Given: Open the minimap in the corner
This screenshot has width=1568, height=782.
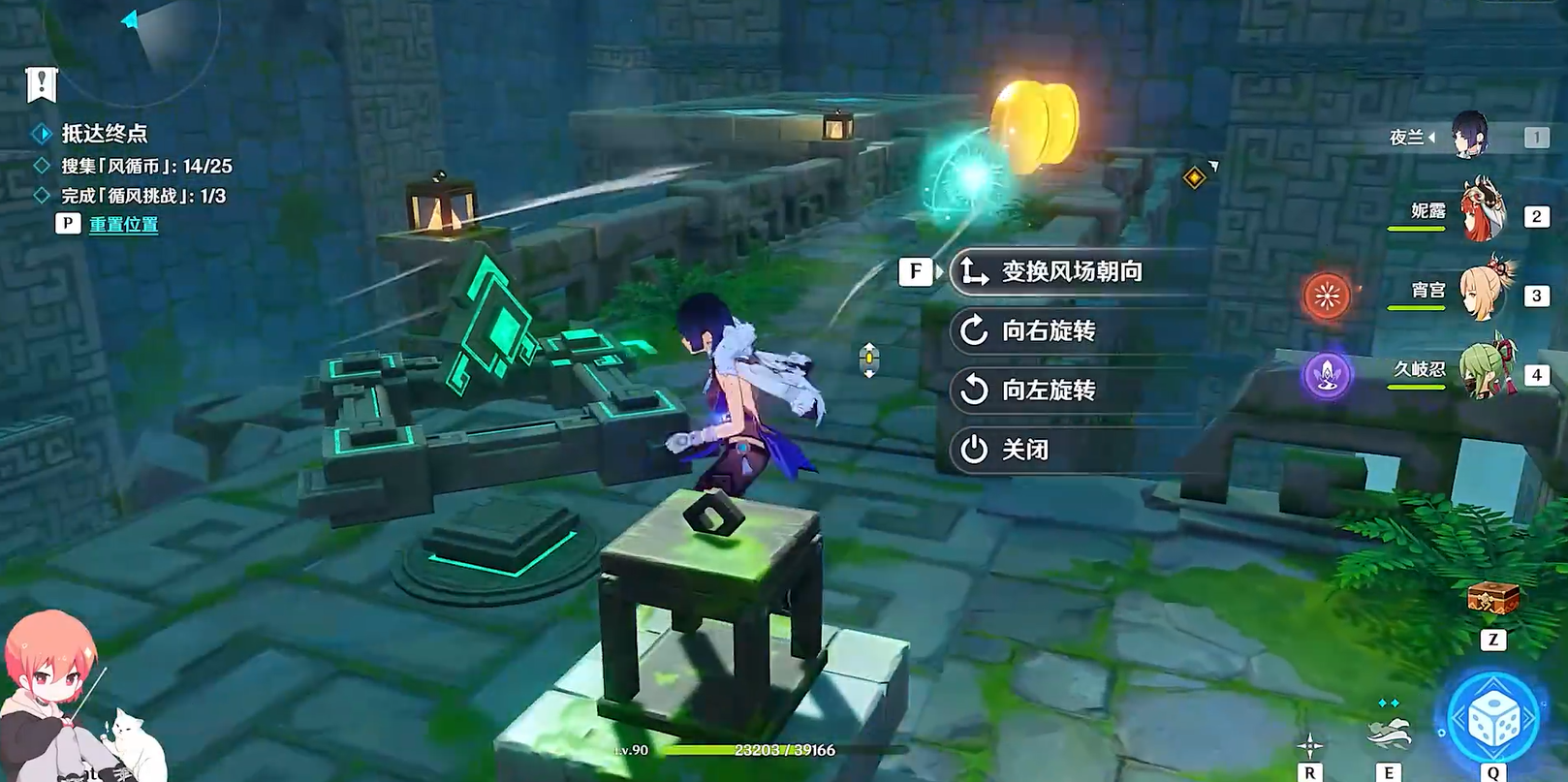Looking at the screenshot, I should [136, 39].
